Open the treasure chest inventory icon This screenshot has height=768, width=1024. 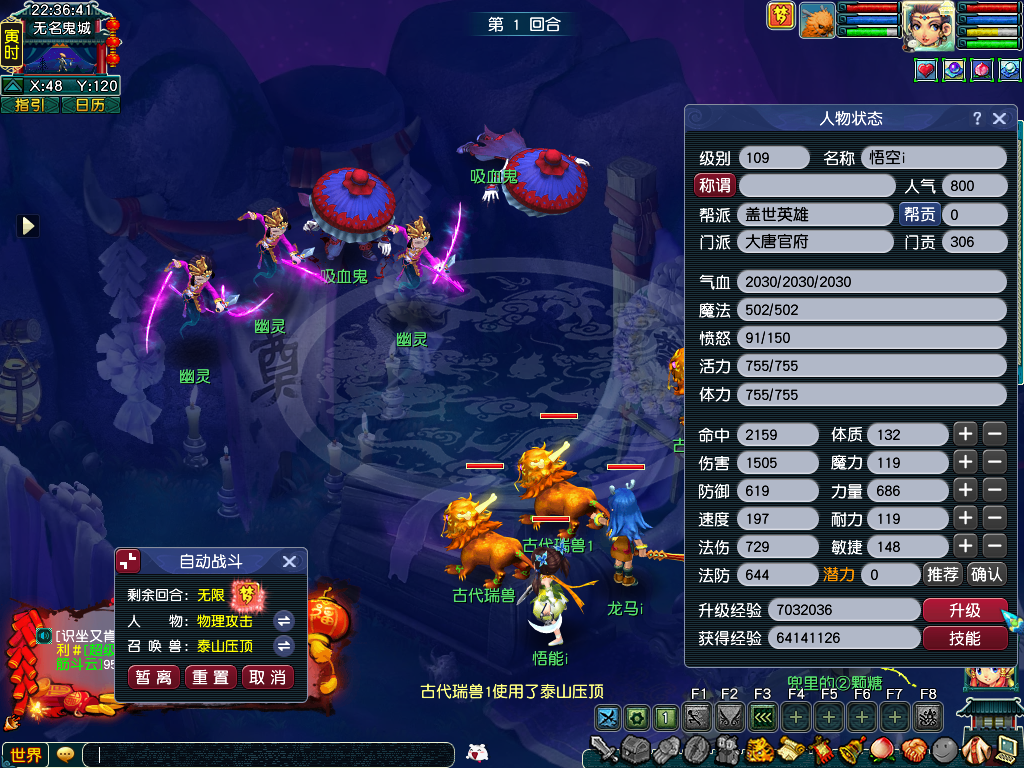click(x=635, y=749)
